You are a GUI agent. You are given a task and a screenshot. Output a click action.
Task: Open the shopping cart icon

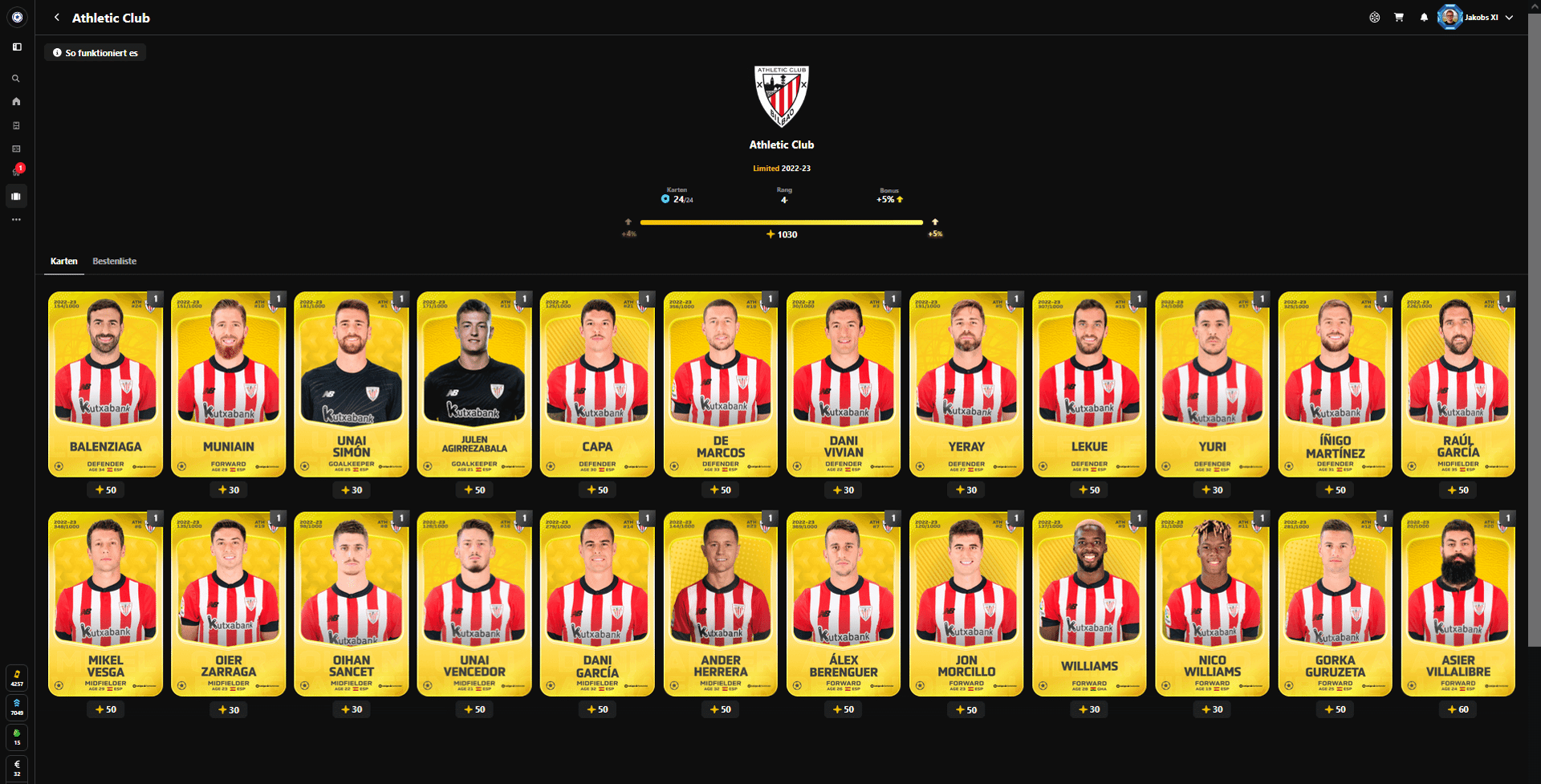(x=1399, y=18)
